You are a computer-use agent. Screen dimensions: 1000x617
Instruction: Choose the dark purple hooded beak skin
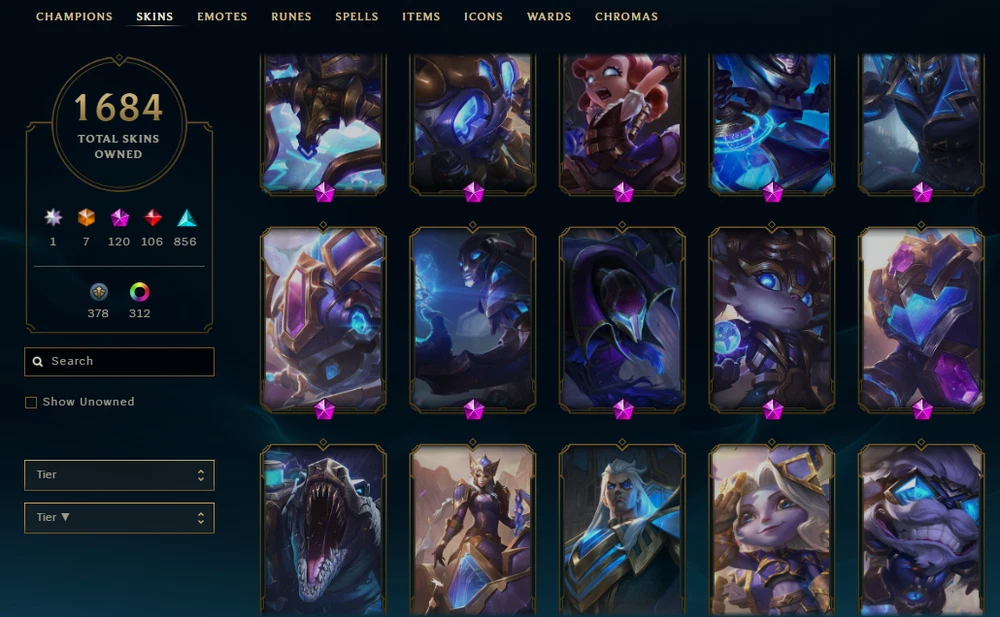point(622,318)
